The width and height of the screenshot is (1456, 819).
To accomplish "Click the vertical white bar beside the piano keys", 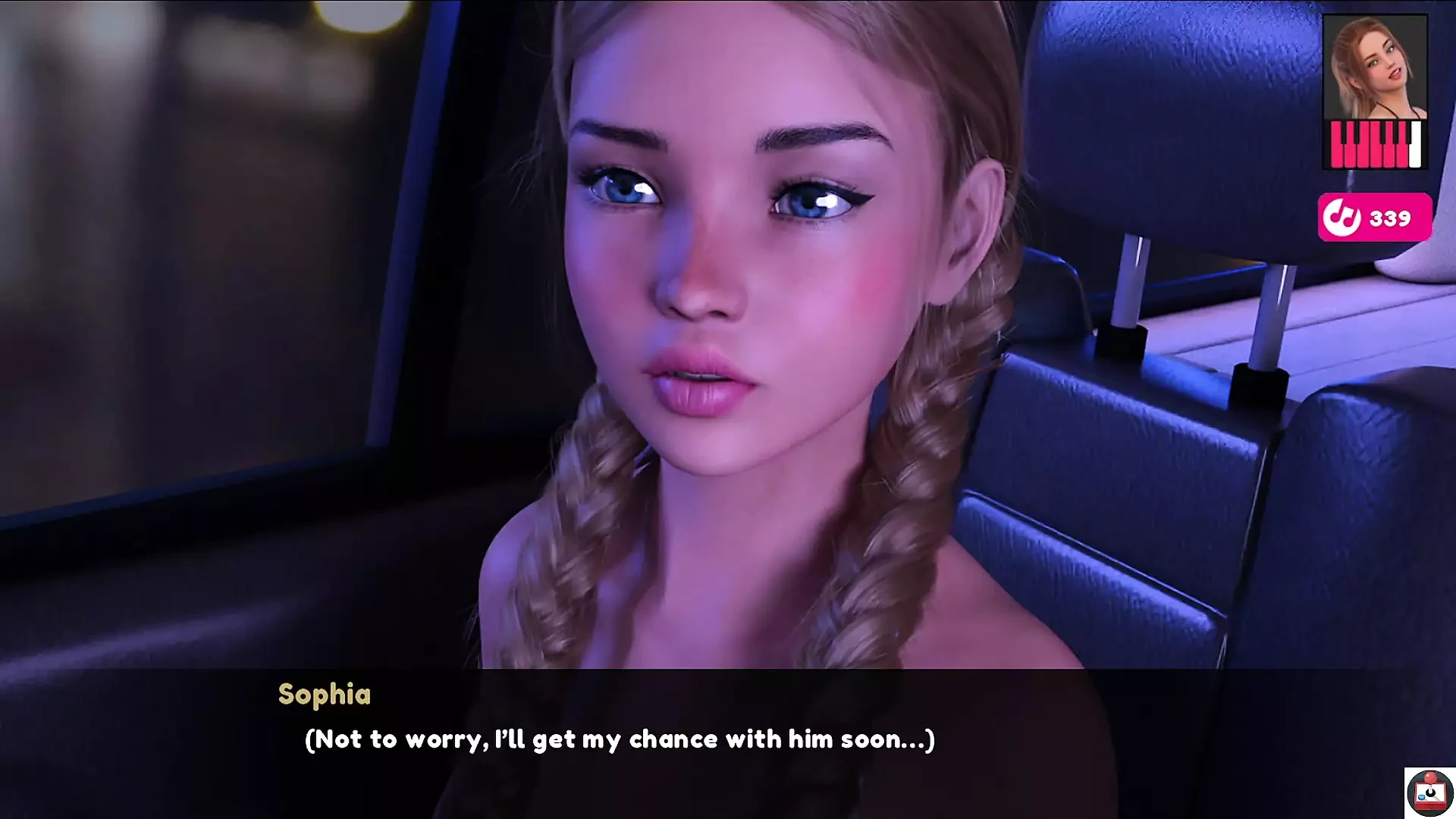I will click(1415, 144).
